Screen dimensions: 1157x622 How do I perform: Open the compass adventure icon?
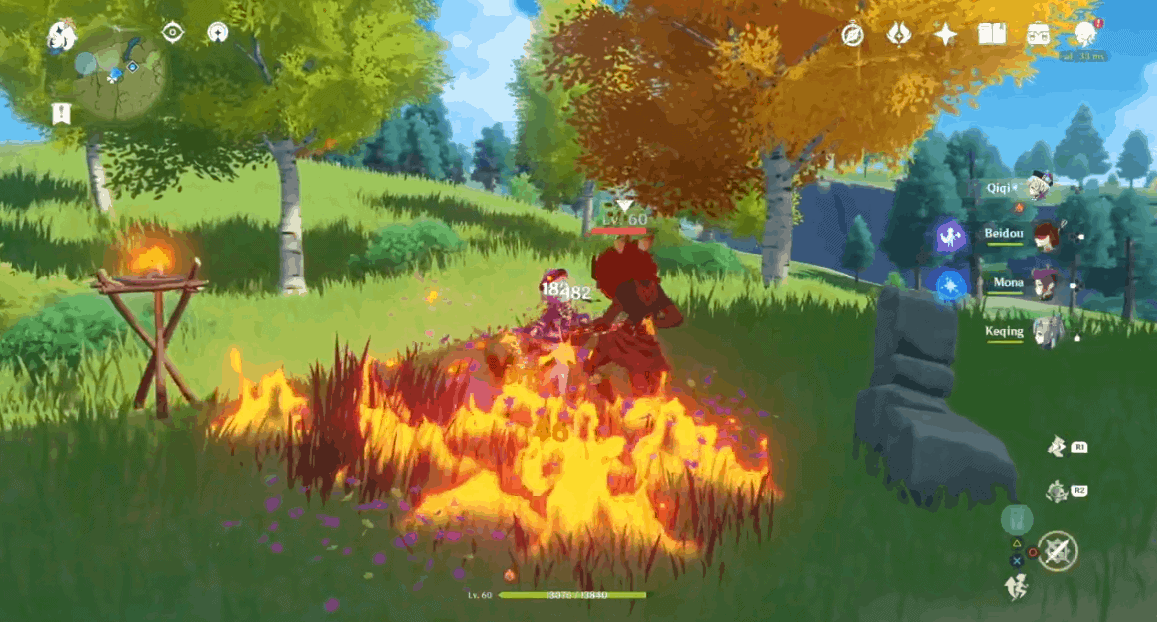click(x=852, y=35)
